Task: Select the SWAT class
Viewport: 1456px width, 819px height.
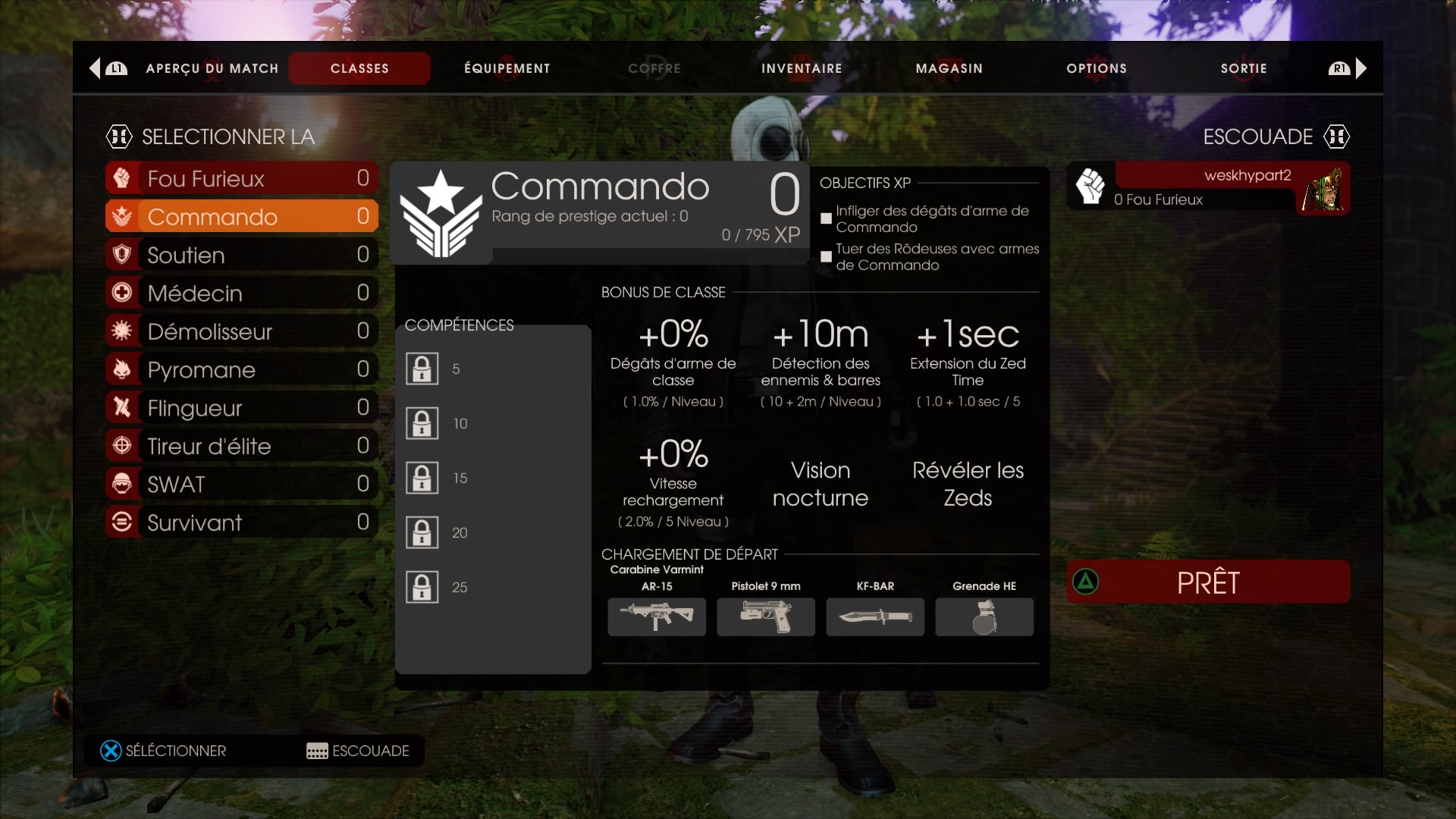Action: [242, 484]
